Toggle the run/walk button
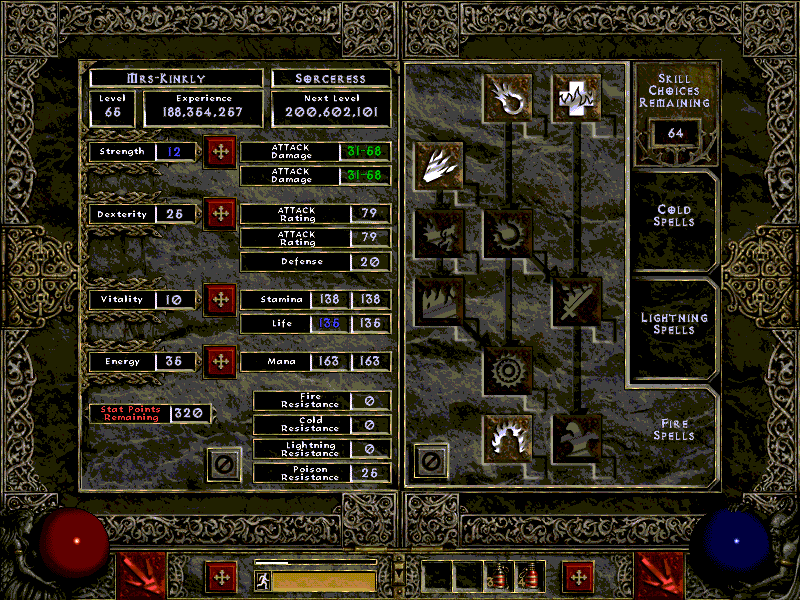800x600 pixels. coord(263,579)
